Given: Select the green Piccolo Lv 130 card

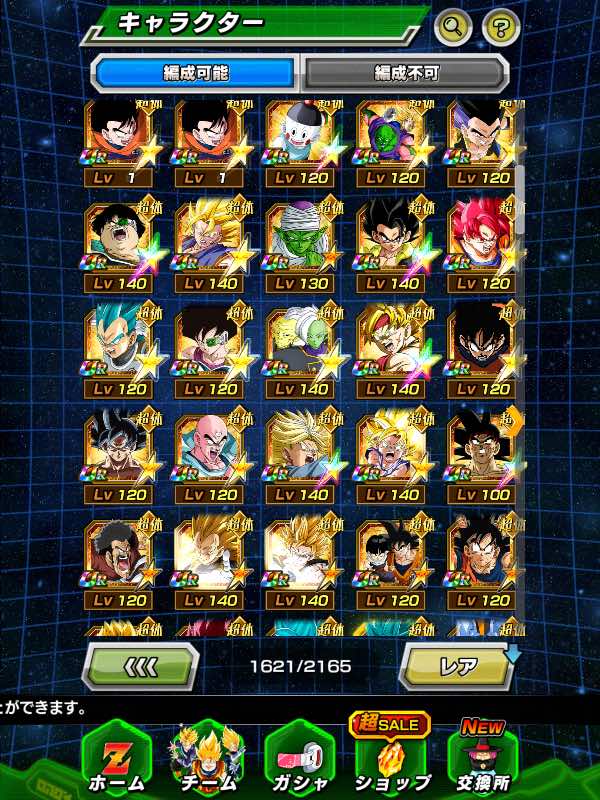Looking at the screenshot, I should 298,243.
